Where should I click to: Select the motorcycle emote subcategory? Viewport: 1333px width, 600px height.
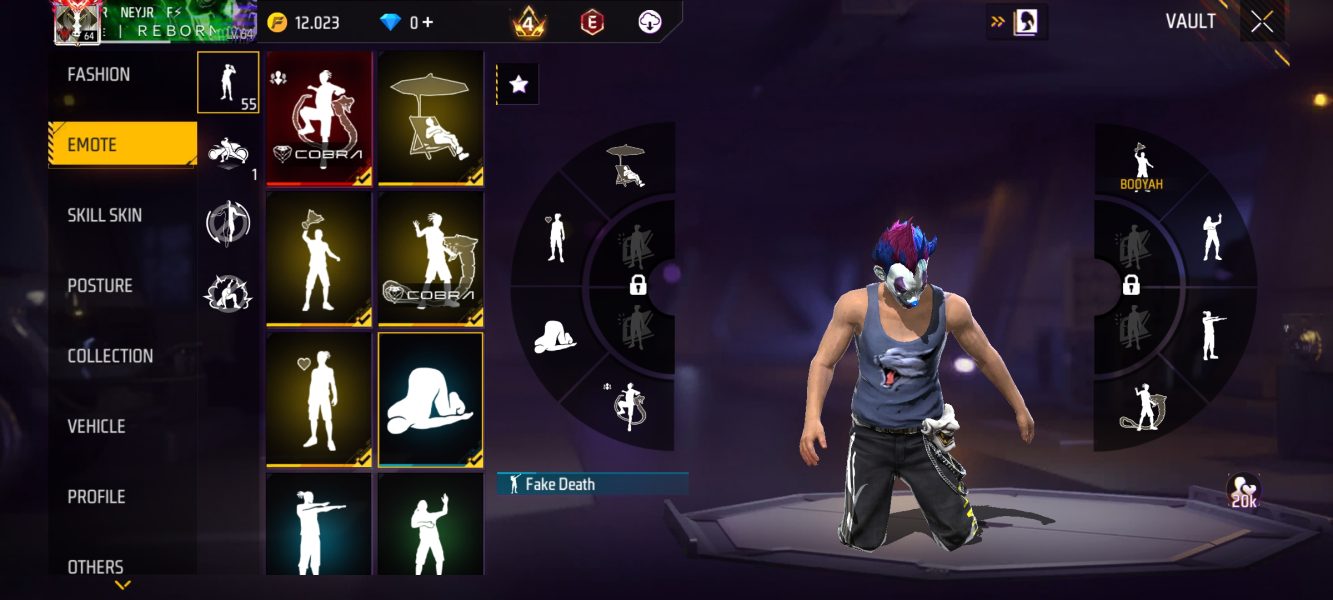[228, 153]
